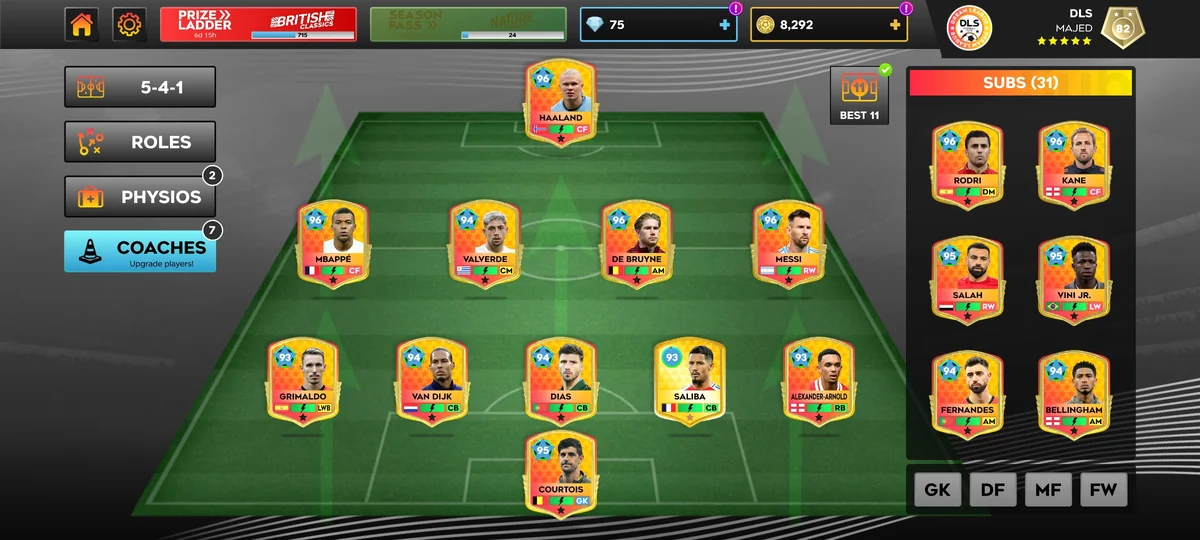Viewport: 1200px width, 540px height.
Task: Select Haaland's player card
Action: pos(560,102)
